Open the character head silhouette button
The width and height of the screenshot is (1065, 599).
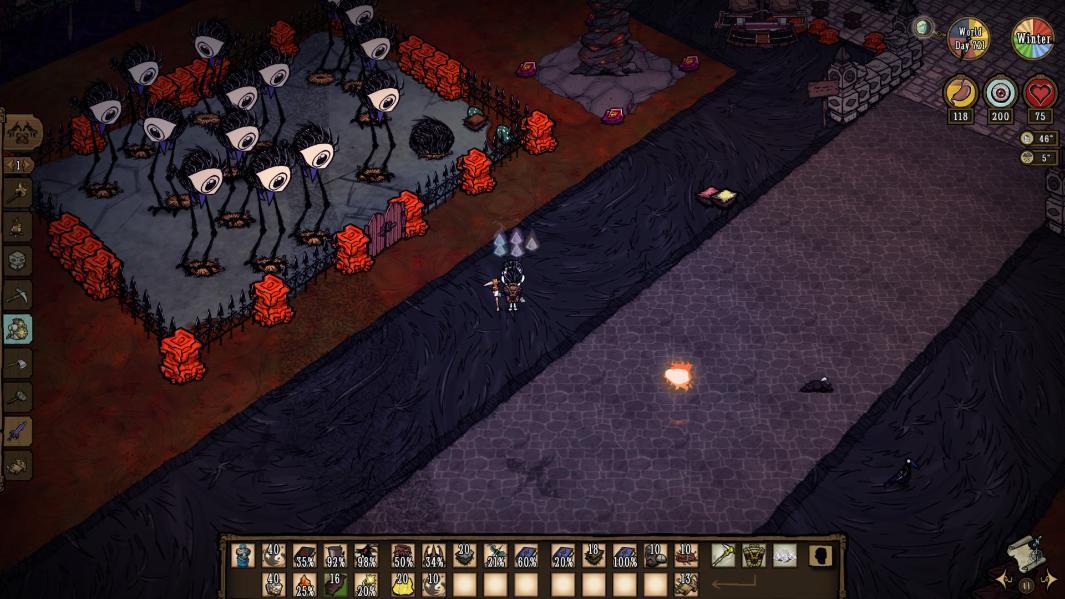click(x=821, y=555)
